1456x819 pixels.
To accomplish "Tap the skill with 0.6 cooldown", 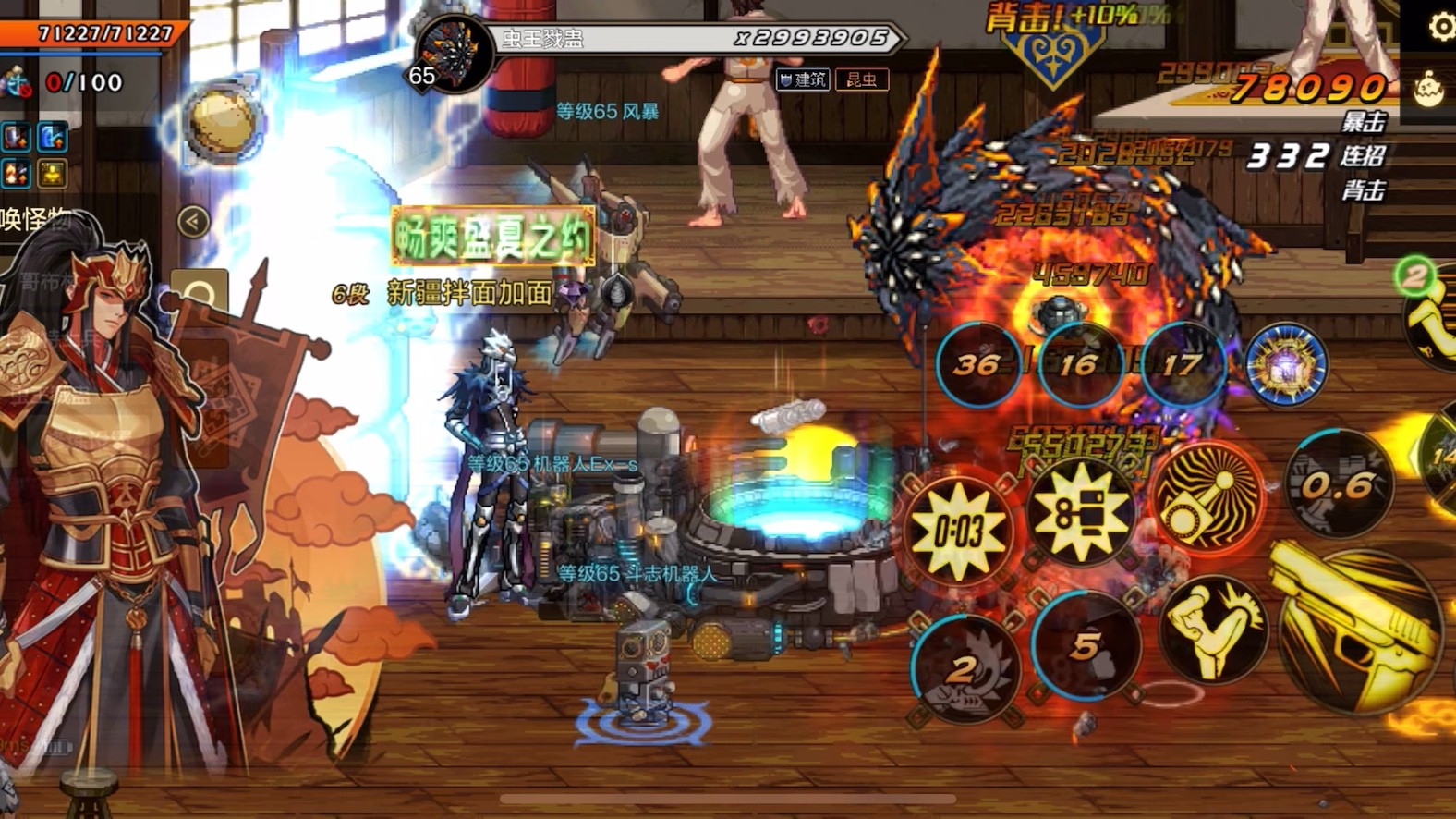I will (1338, 485).
